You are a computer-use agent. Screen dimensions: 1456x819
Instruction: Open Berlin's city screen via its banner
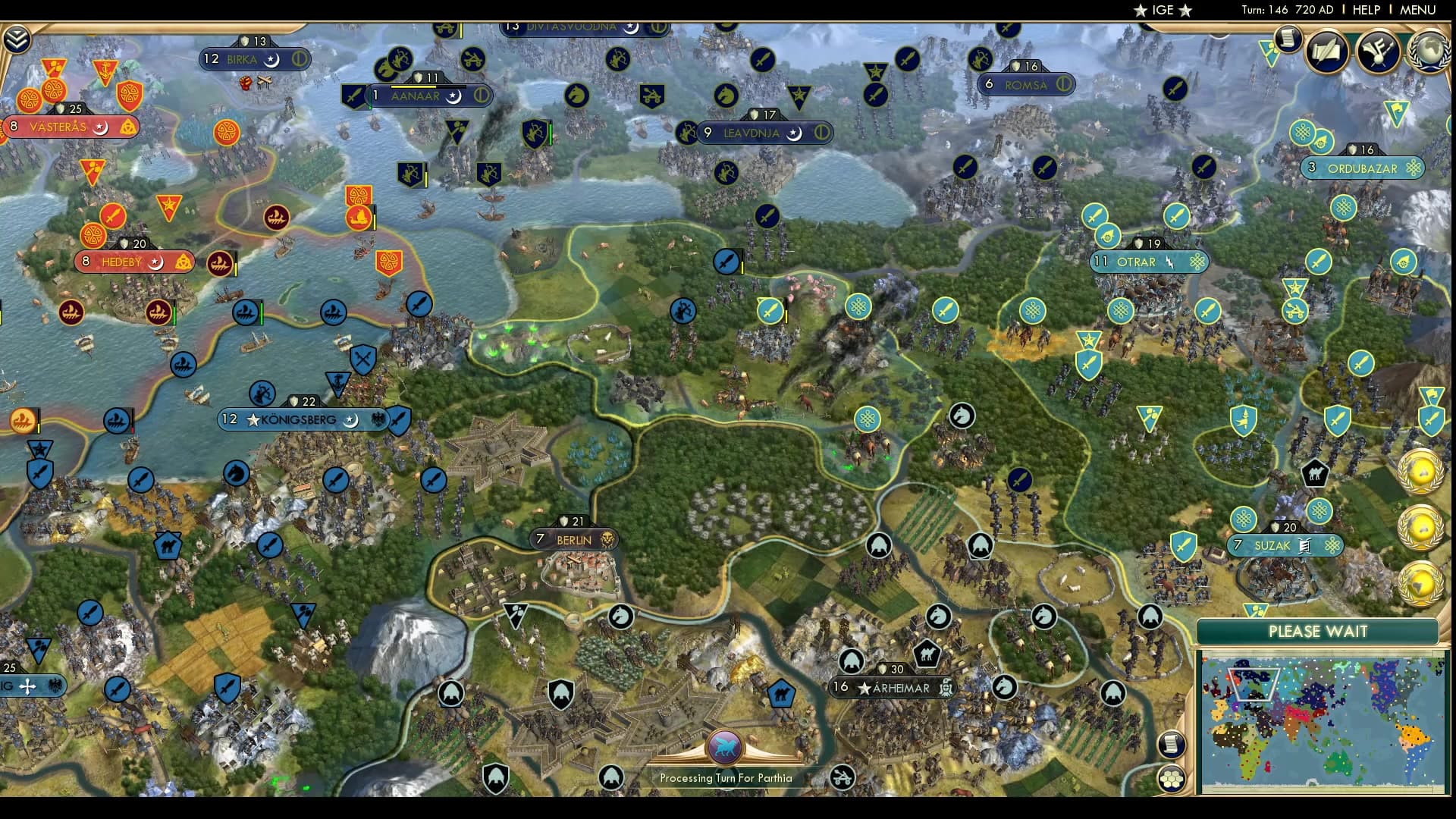pyautogui.click(x=574, y=539)
